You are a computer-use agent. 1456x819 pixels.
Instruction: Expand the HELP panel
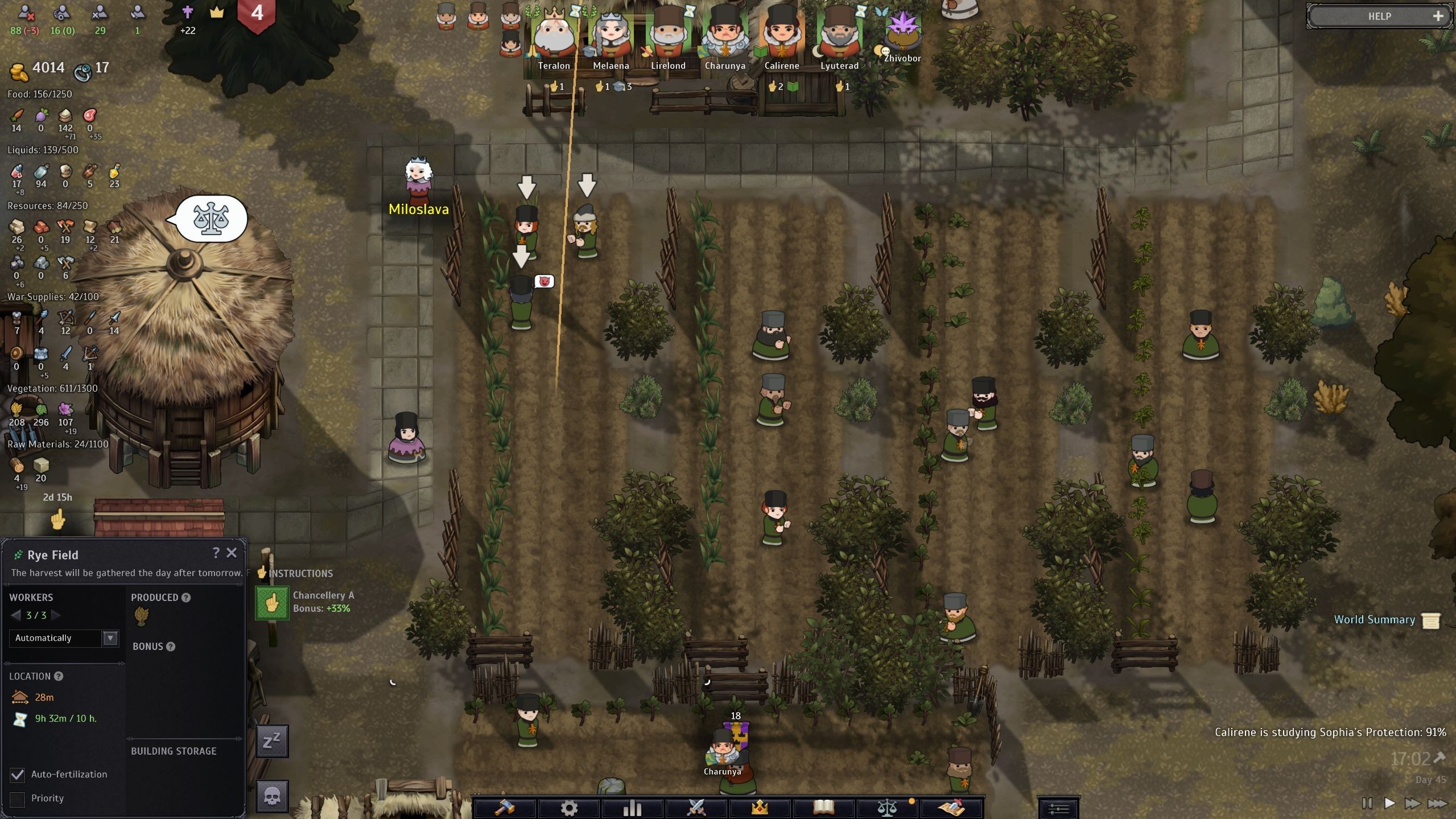coord(1438,17)
